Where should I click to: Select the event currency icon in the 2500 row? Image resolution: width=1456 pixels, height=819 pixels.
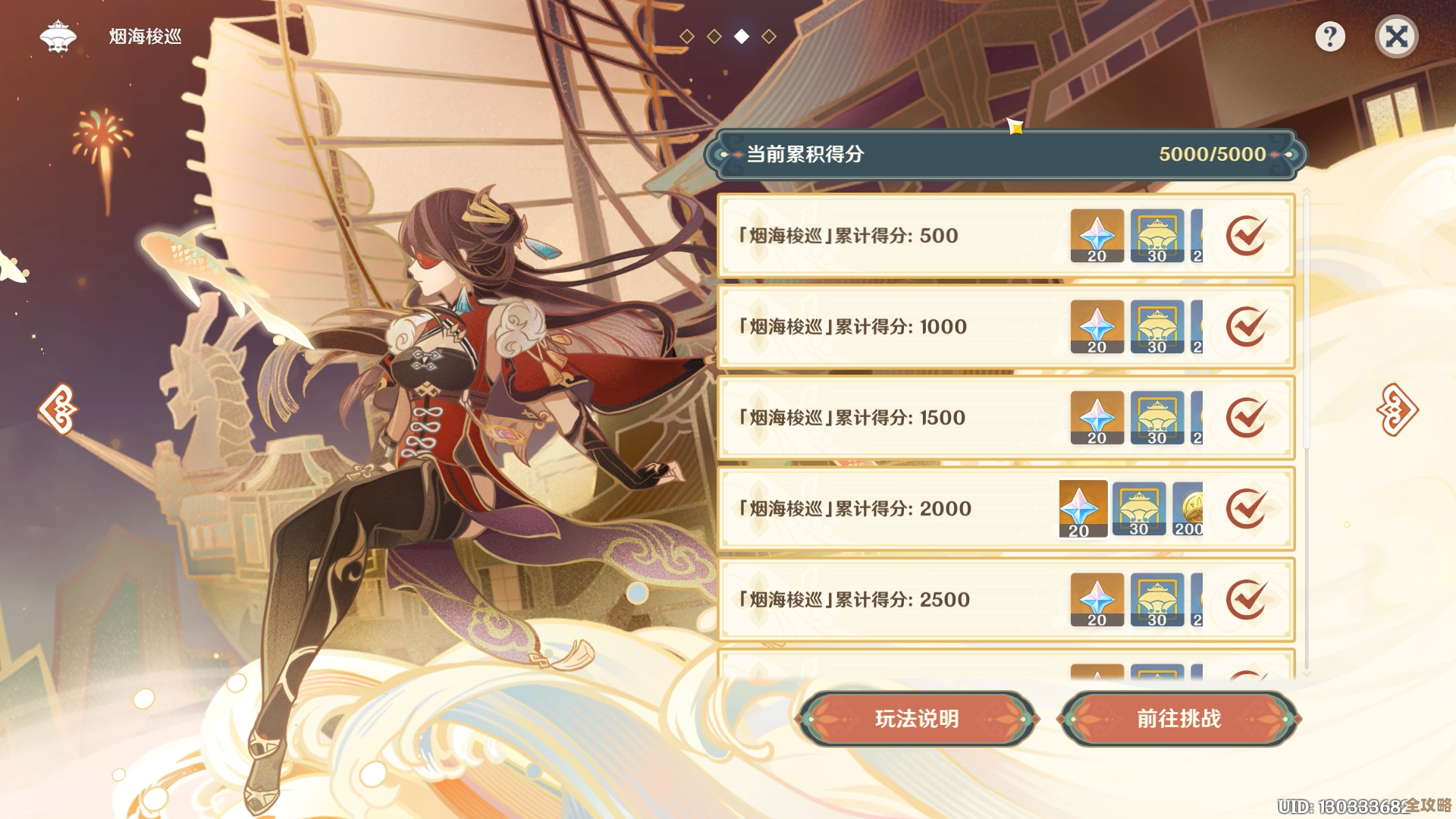[1156, 599]
